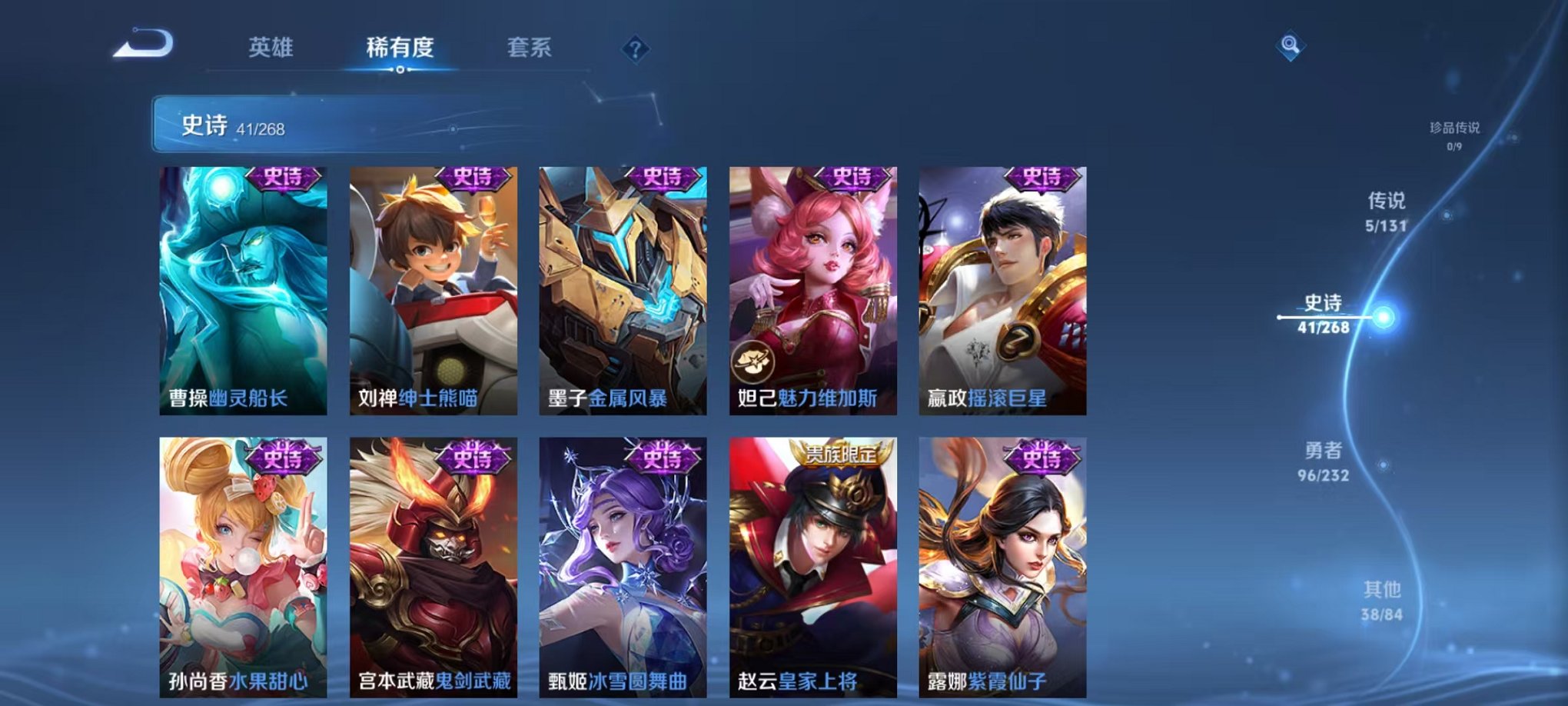Switch to the 套系 tab
This screenshot has height=706, width=1568.
click(x=536, y=48)
